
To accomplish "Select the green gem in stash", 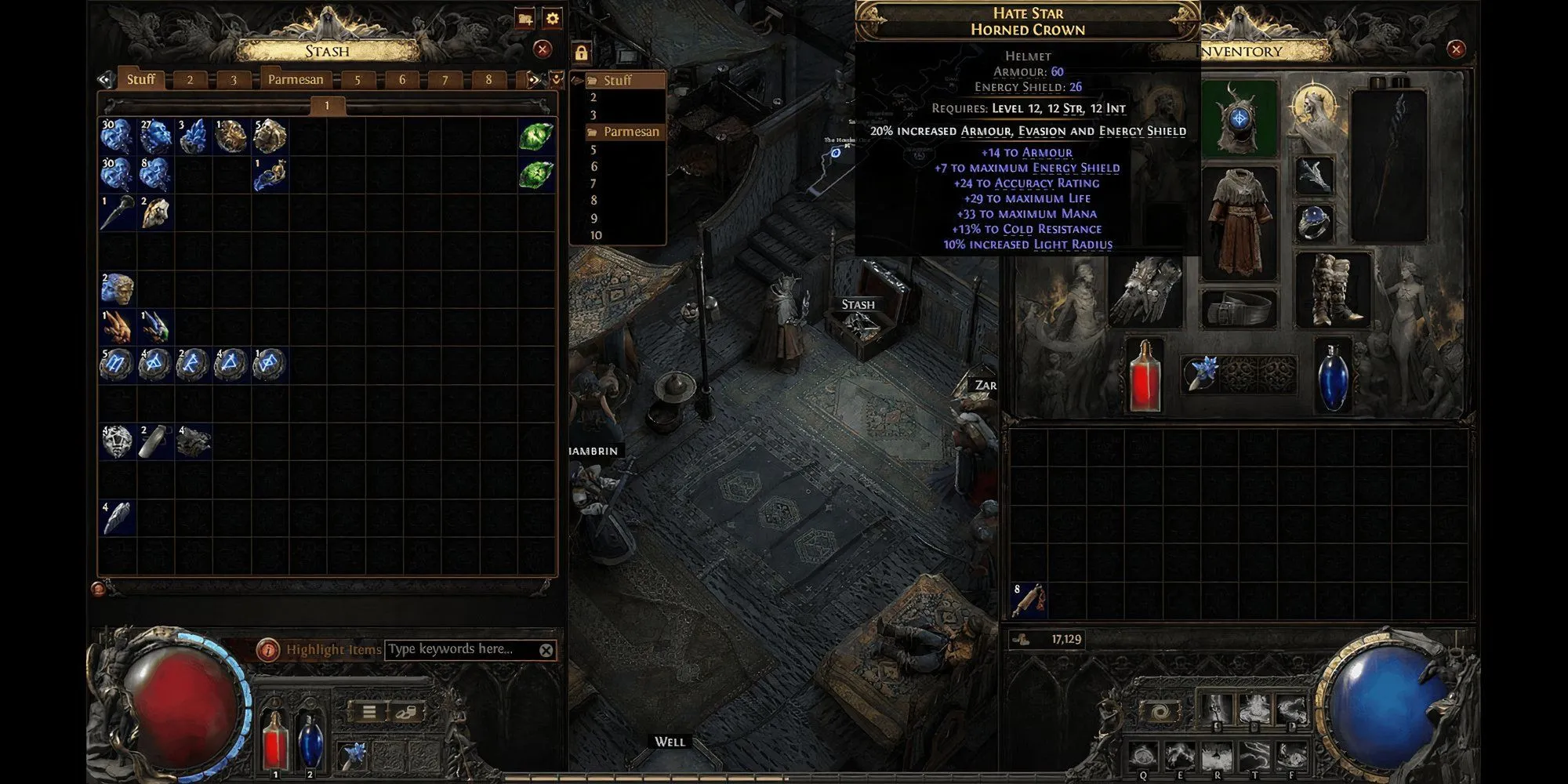I will click(x=536, y=136).
